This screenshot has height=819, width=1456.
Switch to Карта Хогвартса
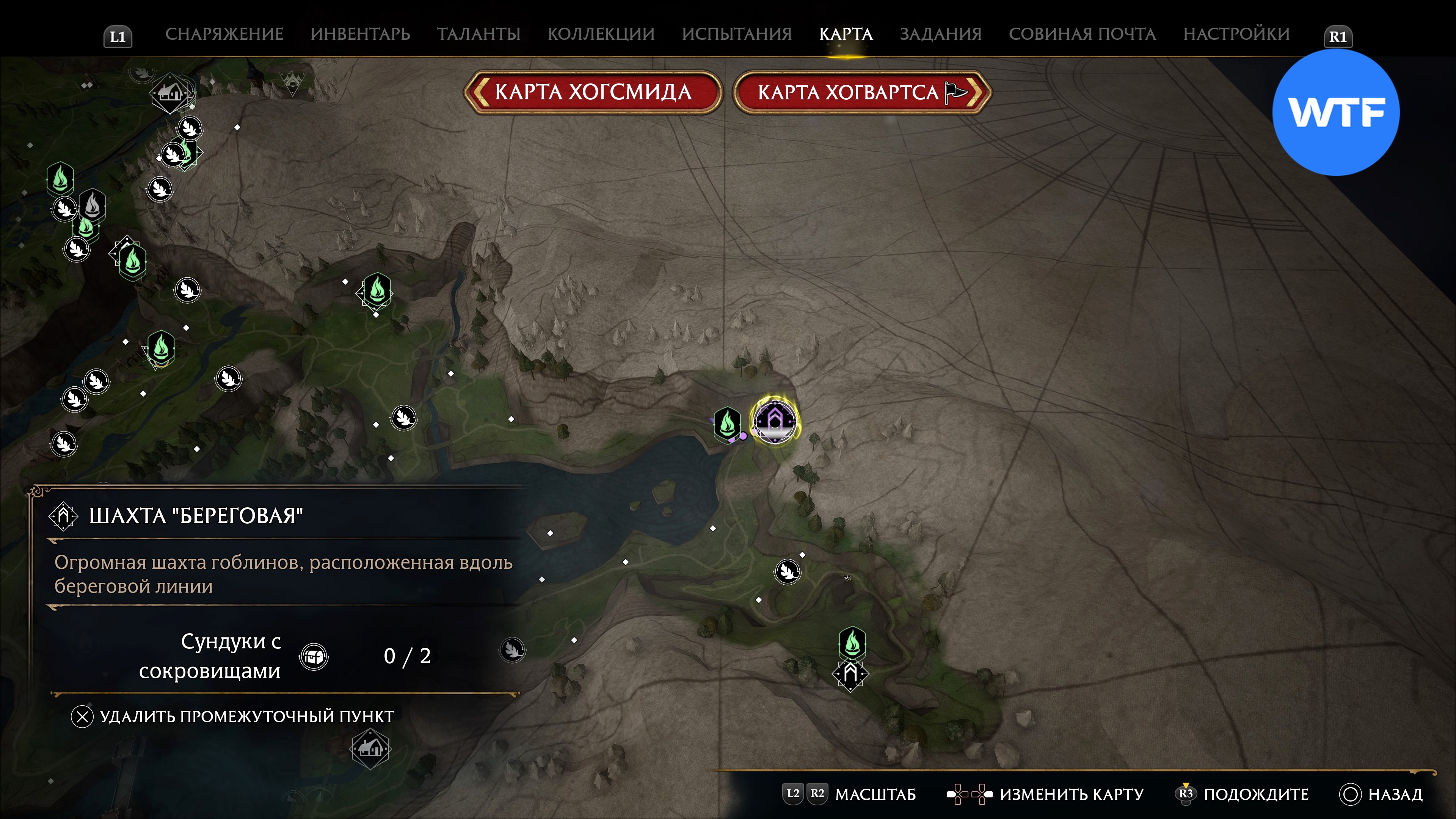click(x=862, y=92)
